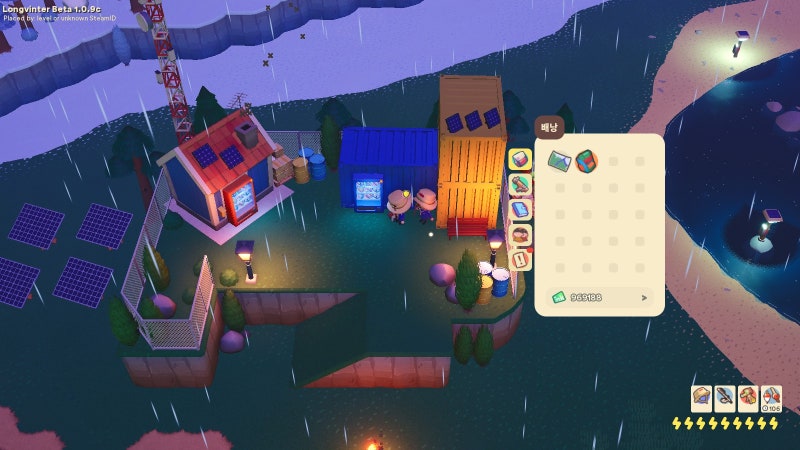Select the maracas hotbar slot with timer
This screenshot has height=450, width=800.
[x=771, y=398]
